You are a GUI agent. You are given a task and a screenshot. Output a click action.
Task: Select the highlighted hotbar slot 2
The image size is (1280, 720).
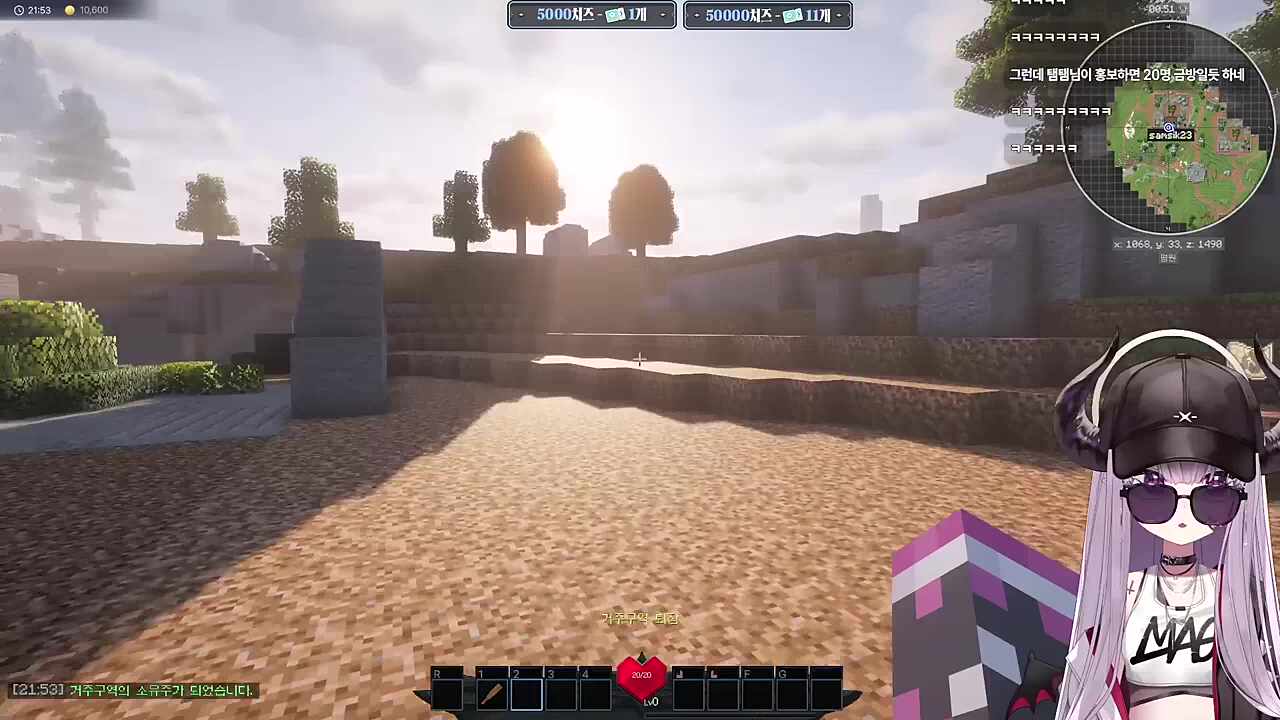coord(526,693)
